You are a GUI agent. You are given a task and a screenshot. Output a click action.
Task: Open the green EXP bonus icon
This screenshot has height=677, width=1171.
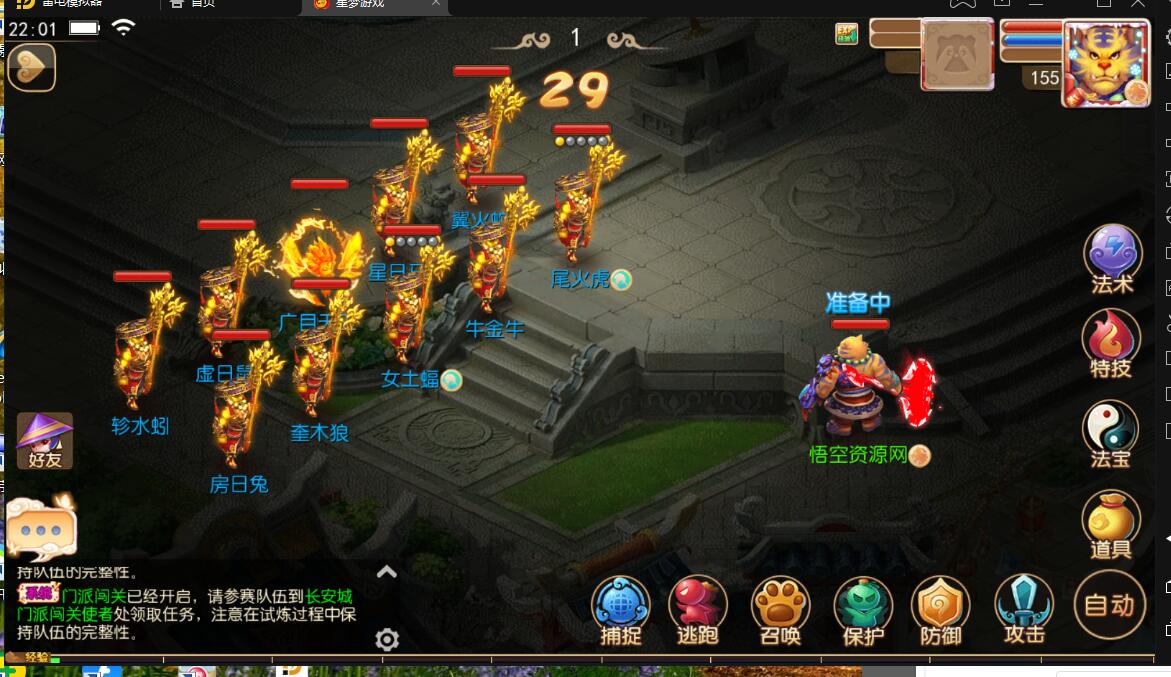(847, 34)
